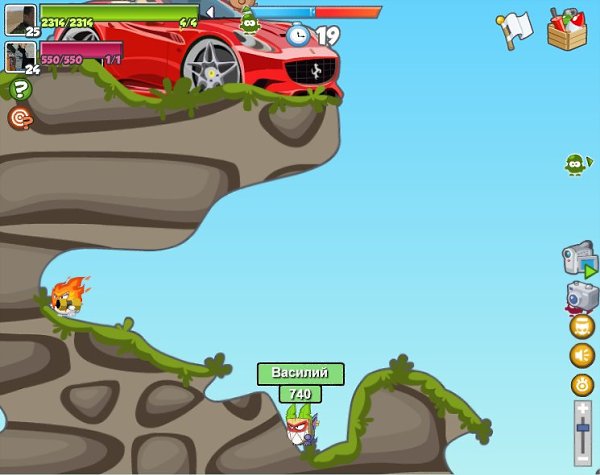Image resolution: width=600 pixels, height=475 pixels.
Task: Open the green question mark help
Action: tap(20, 90)
